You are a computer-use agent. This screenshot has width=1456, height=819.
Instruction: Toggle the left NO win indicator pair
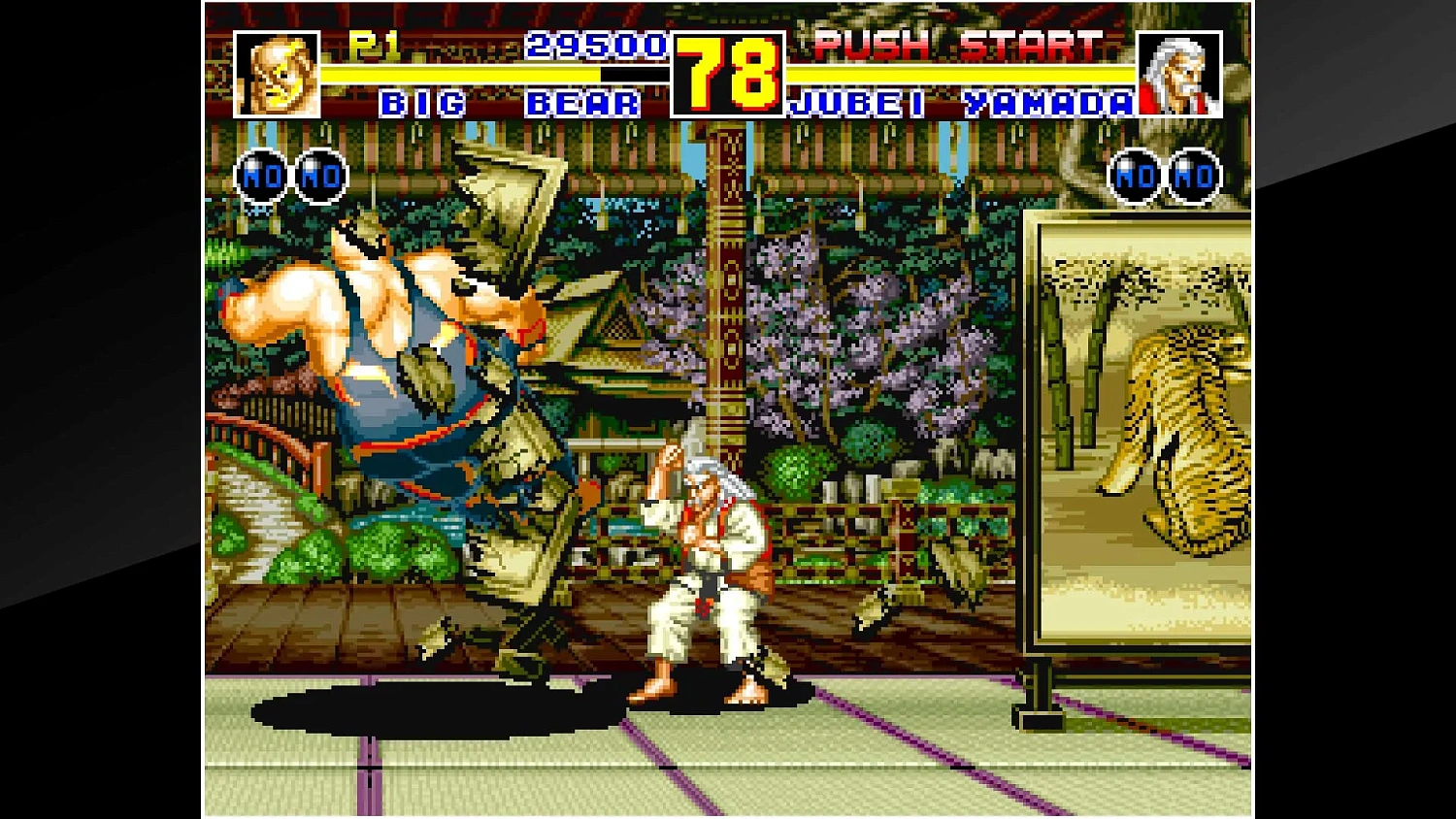coord(291,176)
